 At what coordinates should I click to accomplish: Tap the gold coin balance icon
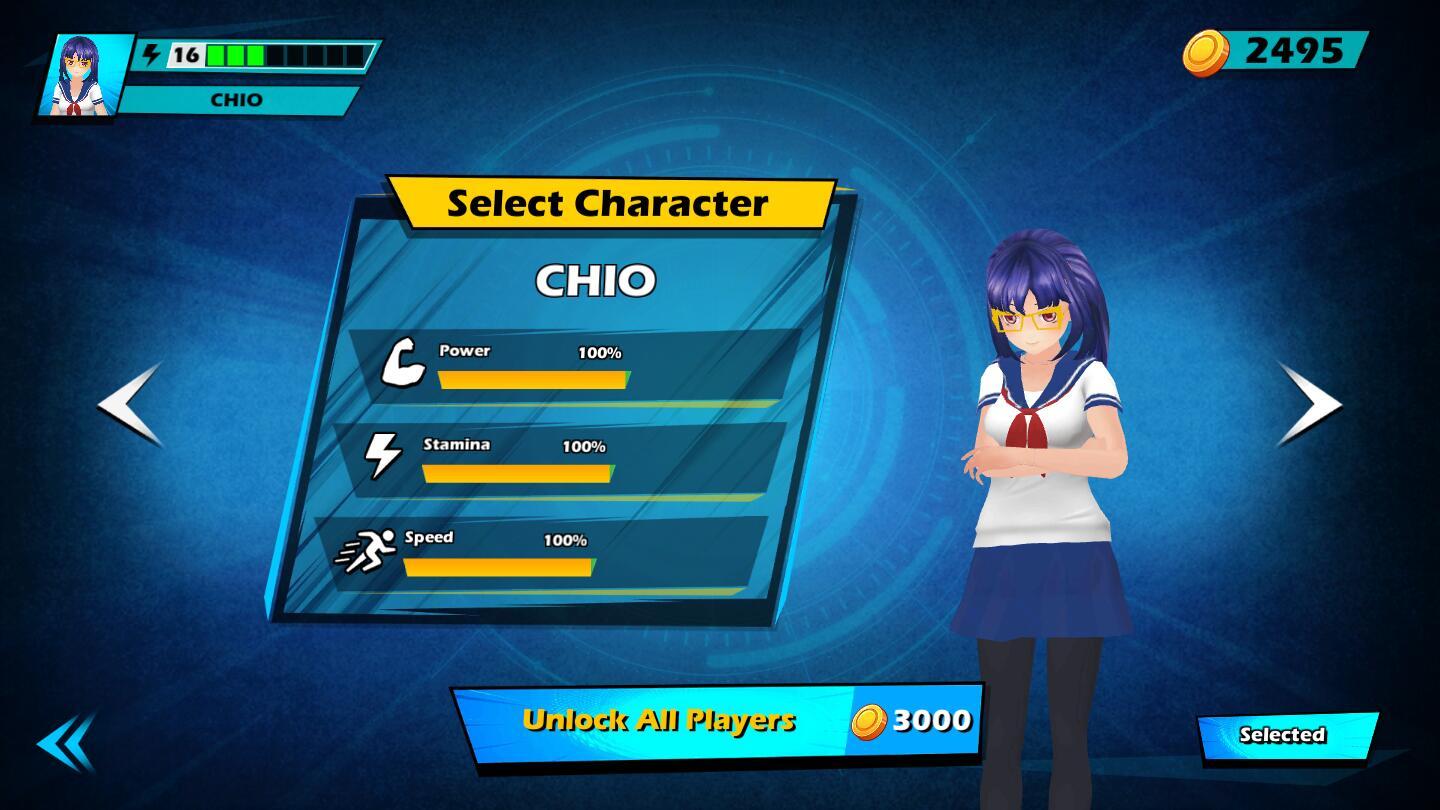[x=1205, y=52]
